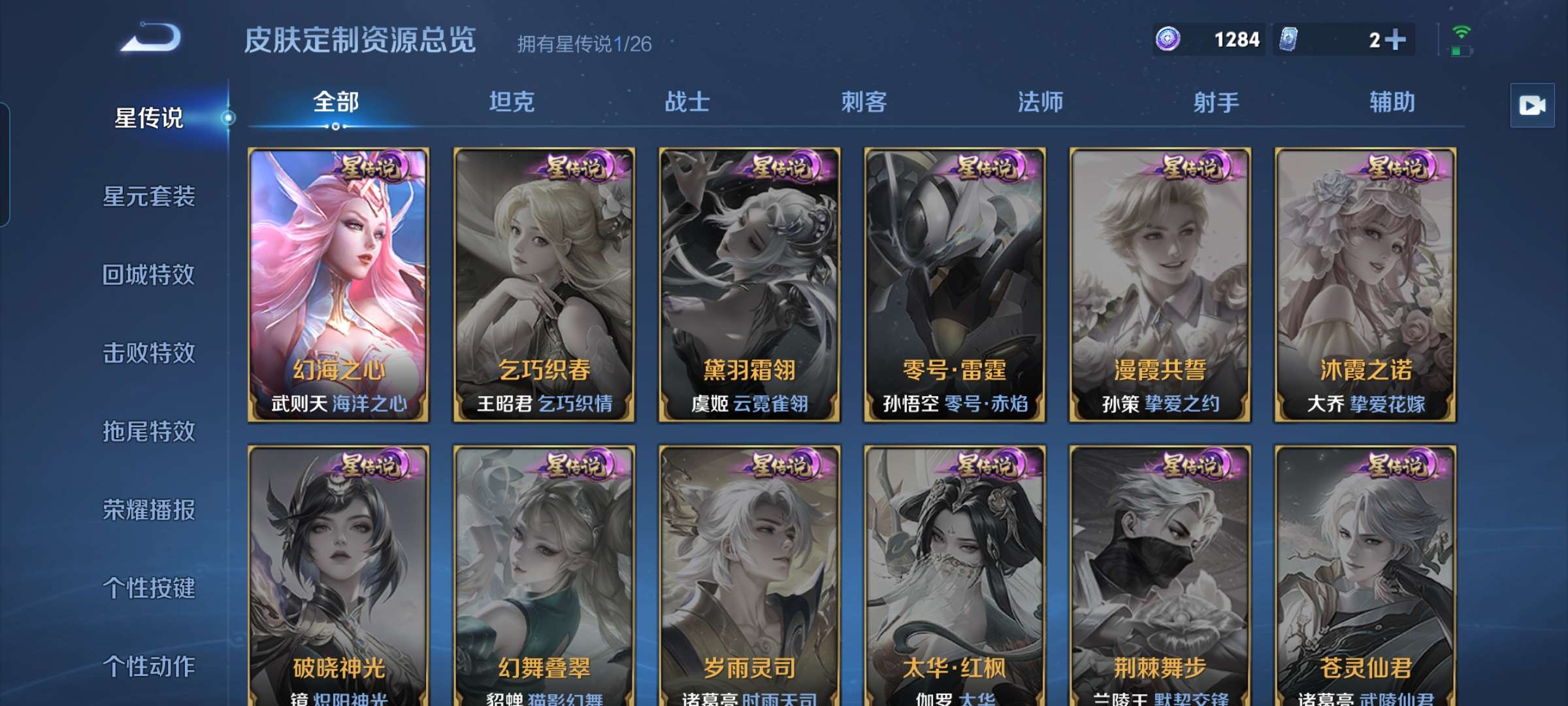Viewport: 1568px width, 706px height.
Task: Tap the + to add skin tokens
Action: 1395,39
